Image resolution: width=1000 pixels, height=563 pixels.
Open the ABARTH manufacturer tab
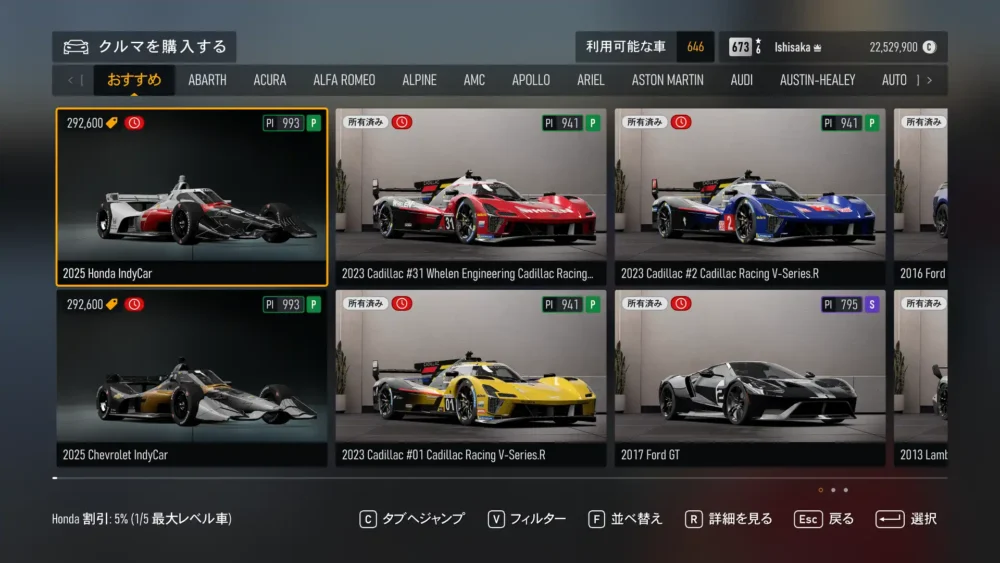(207, 80)
